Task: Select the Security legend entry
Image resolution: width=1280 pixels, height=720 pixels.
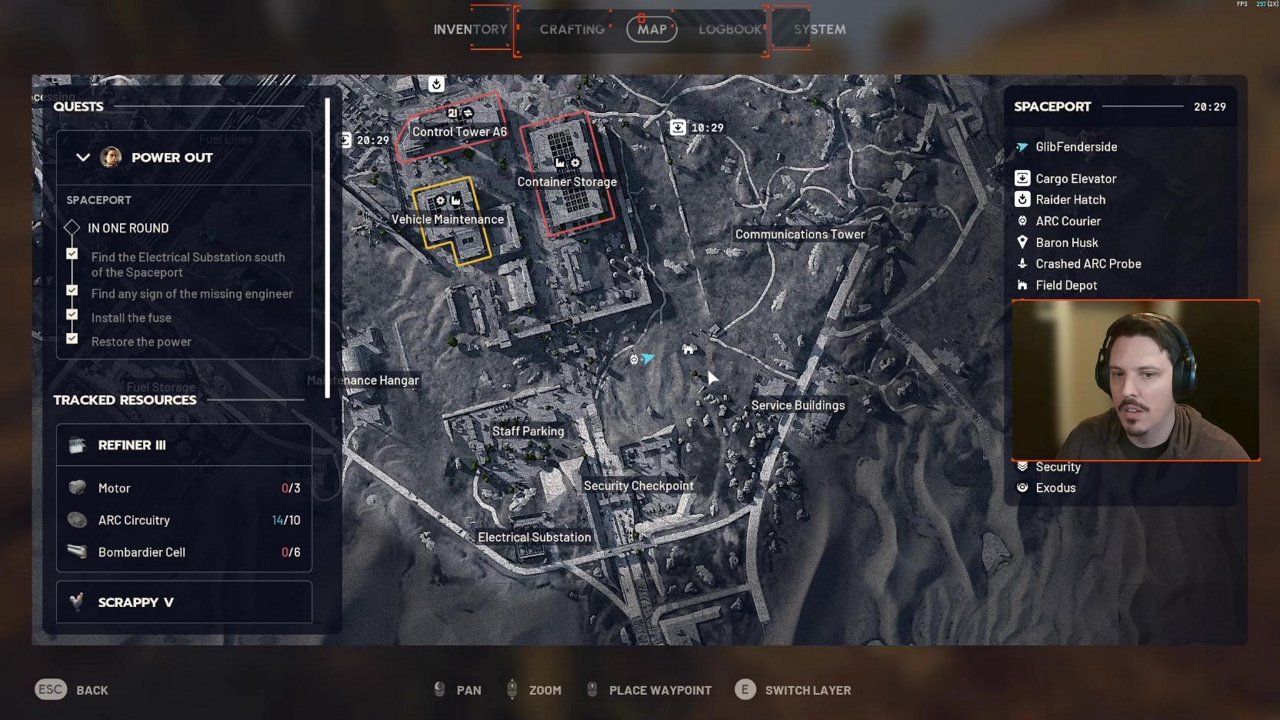Action: (x=1057, y=467)
